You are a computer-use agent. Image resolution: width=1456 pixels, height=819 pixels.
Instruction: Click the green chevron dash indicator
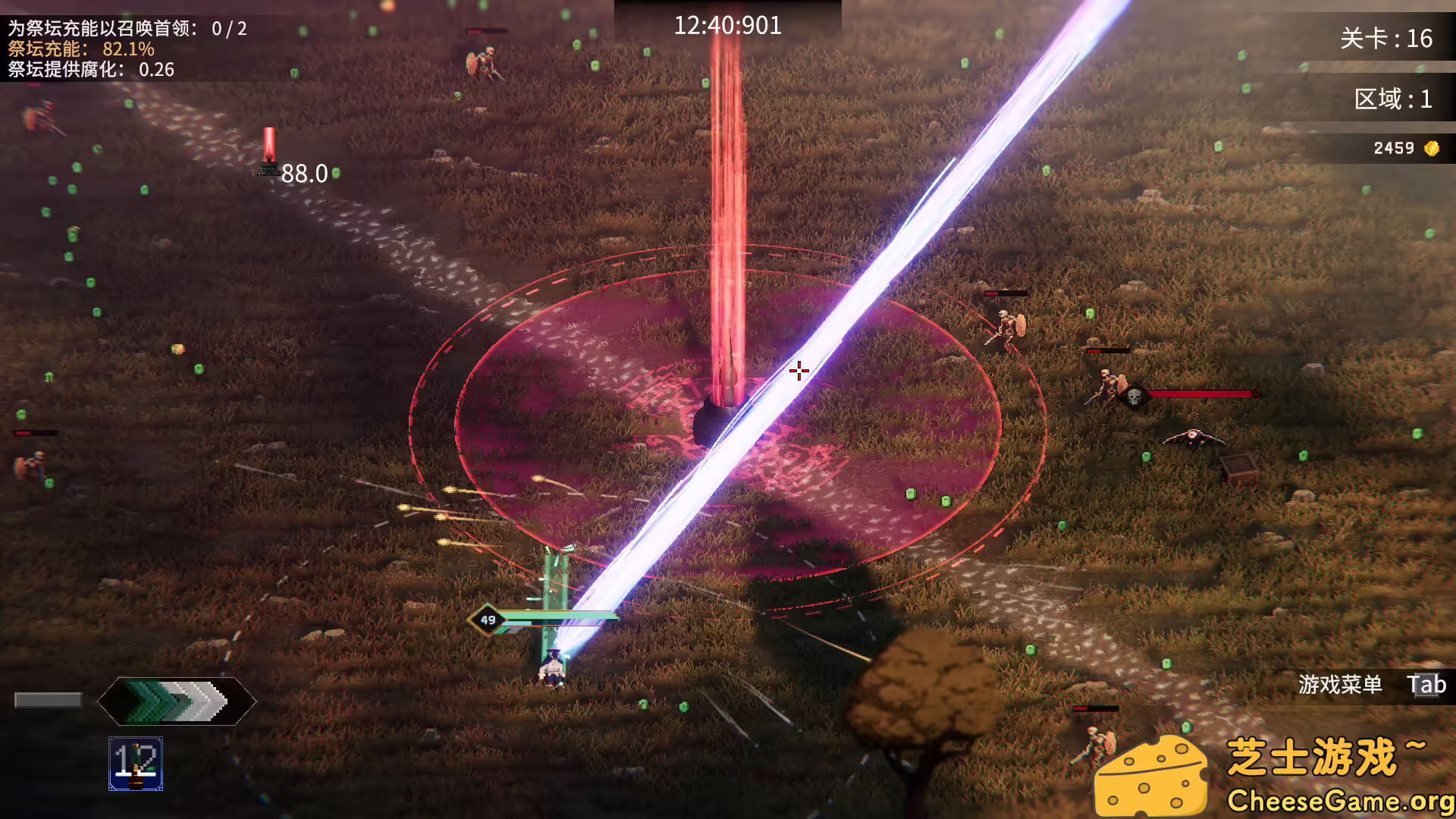[x=174, y=701]
